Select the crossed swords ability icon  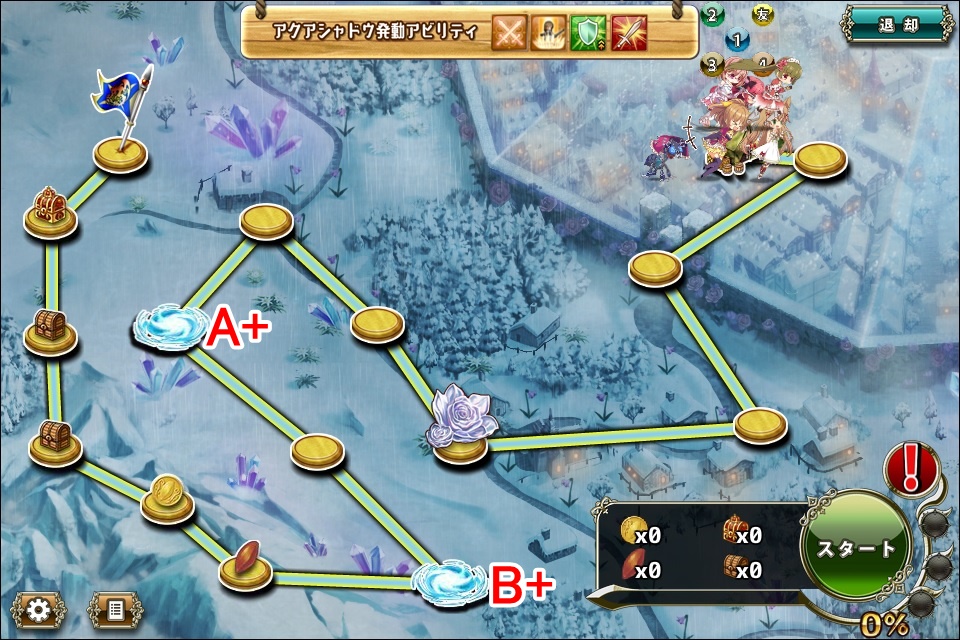(511, 33)
